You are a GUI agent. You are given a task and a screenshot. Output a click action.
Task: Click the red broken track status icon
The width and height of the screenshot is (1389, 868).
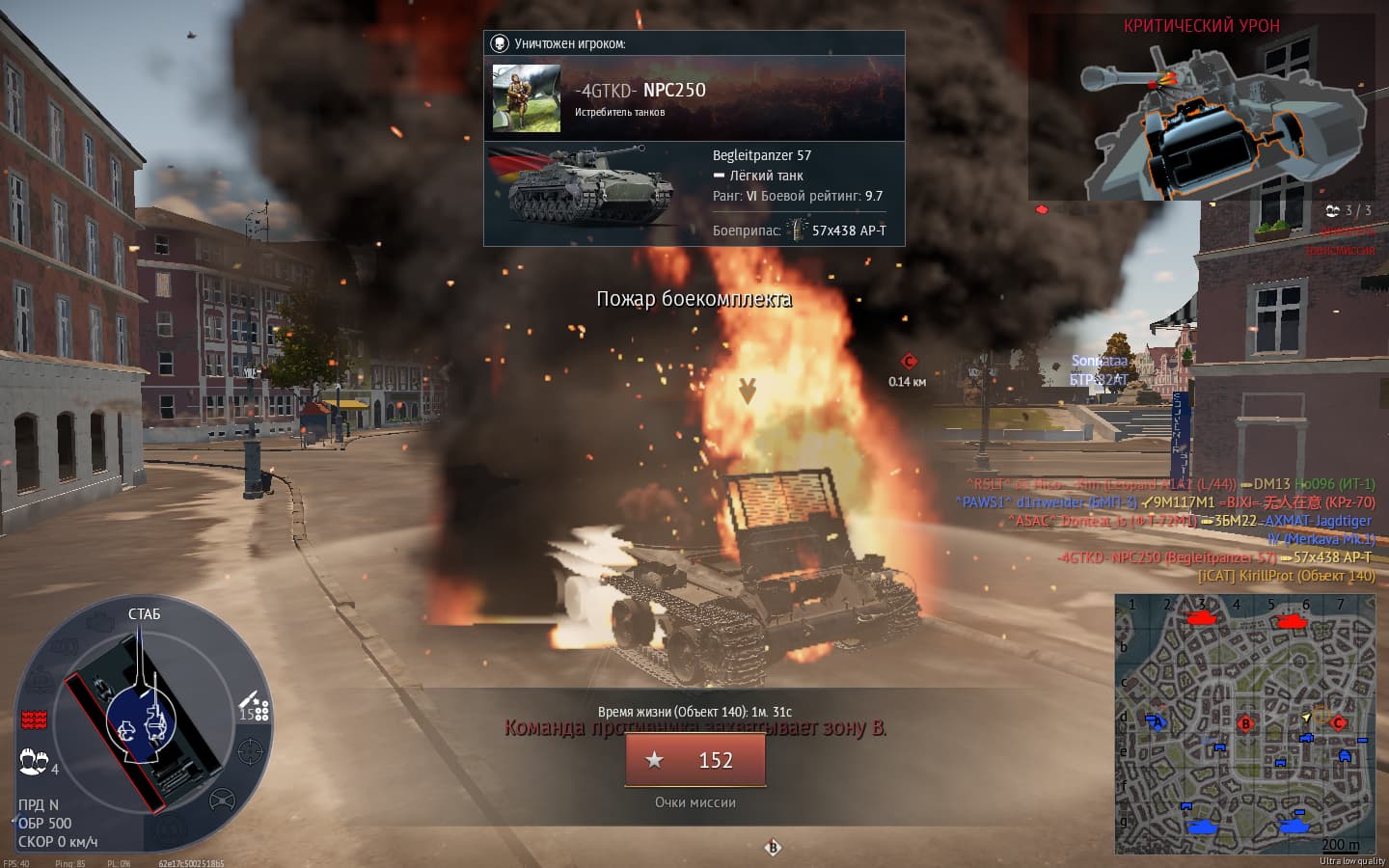[35, 719]
